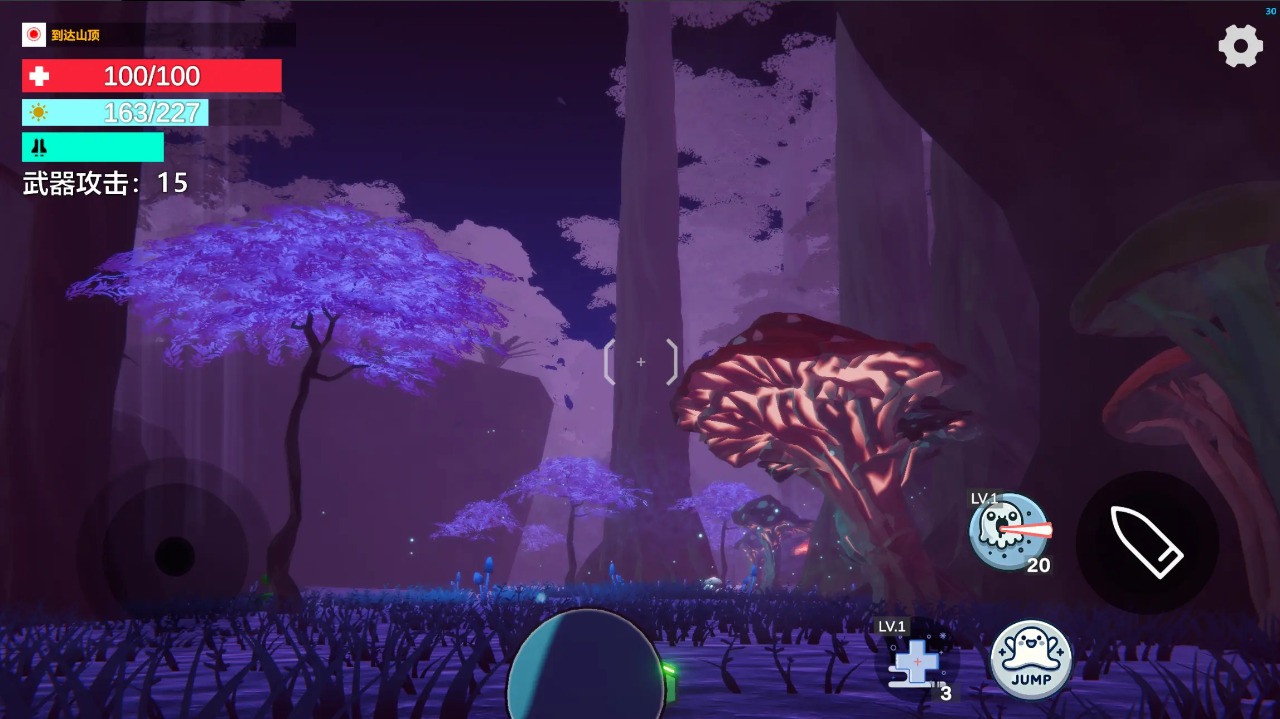Use the LV.1 healing cross skill
This screenshot has width=1280, height=719.
(916, 661)
